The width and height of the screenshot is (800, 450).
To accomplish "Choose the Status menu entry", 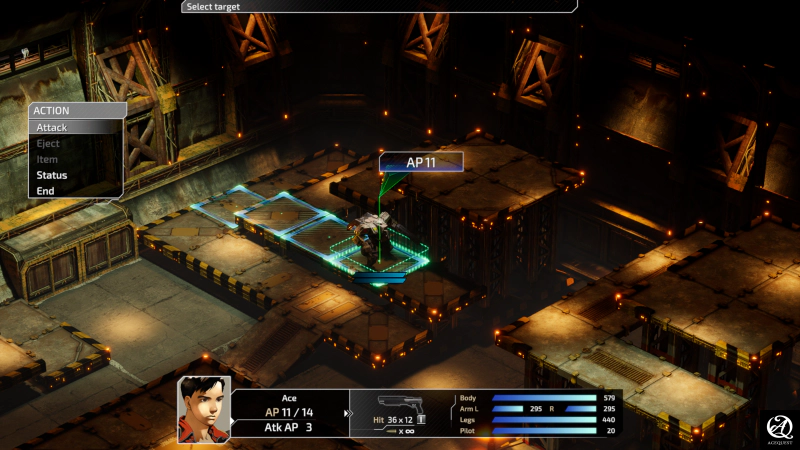I will 52,175.
